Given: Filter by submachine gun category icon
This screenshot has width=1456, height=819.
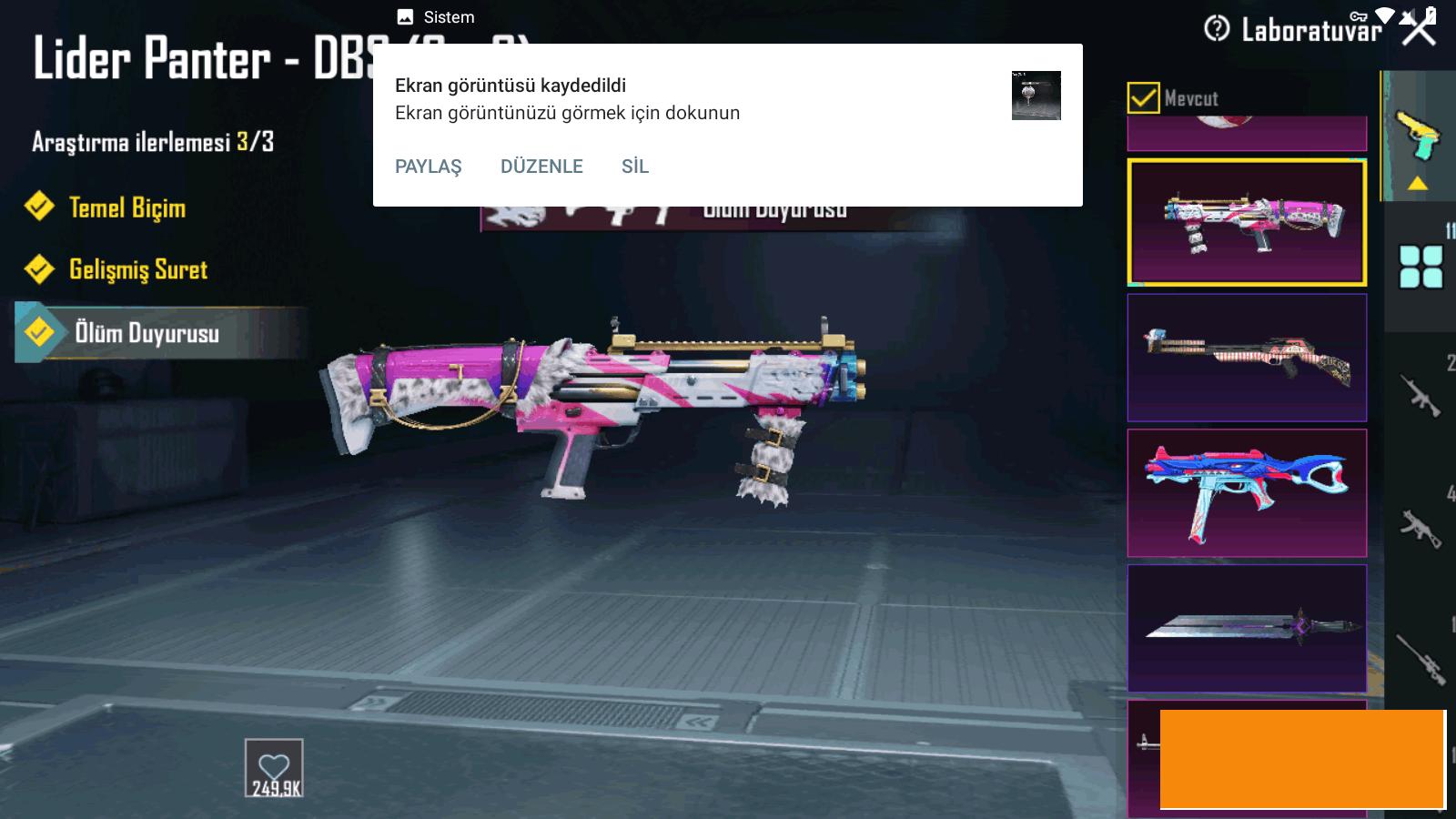Looking at the screenshot, I should pyautogui.click(x=1421, y=528).
